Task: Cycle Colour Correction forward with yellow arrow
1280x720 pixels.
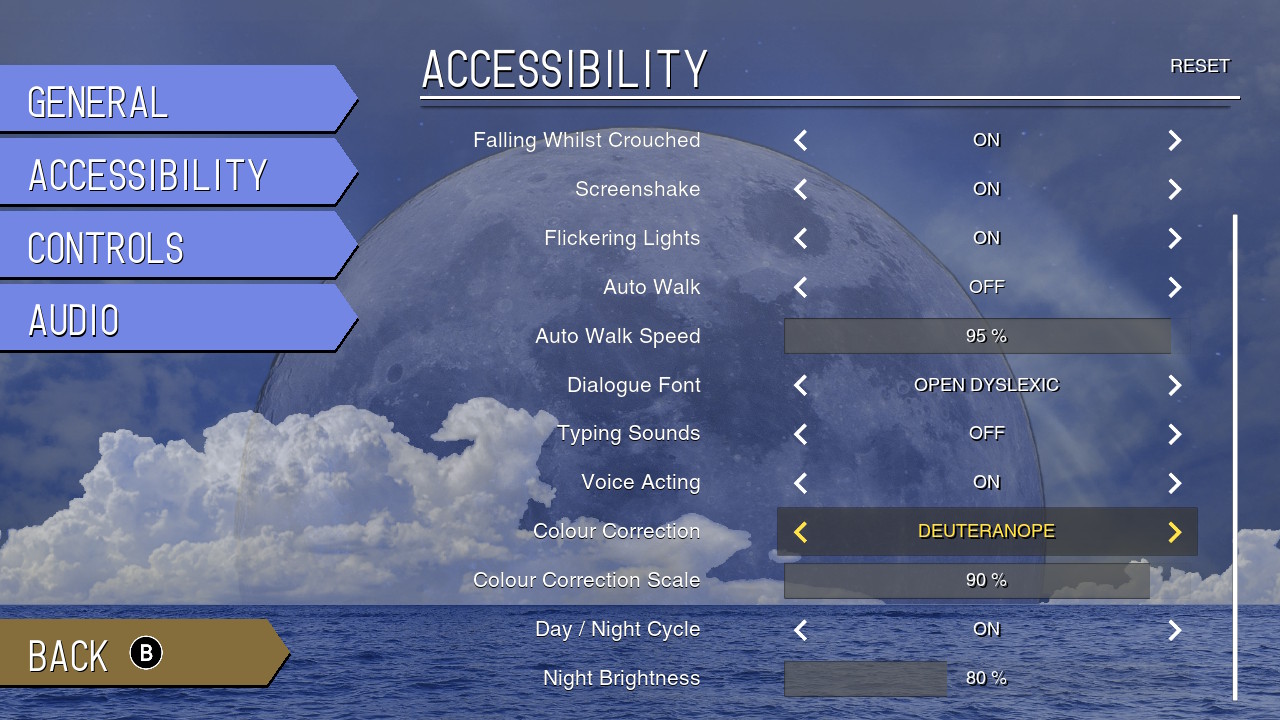Action: [x=1175, y=532]
